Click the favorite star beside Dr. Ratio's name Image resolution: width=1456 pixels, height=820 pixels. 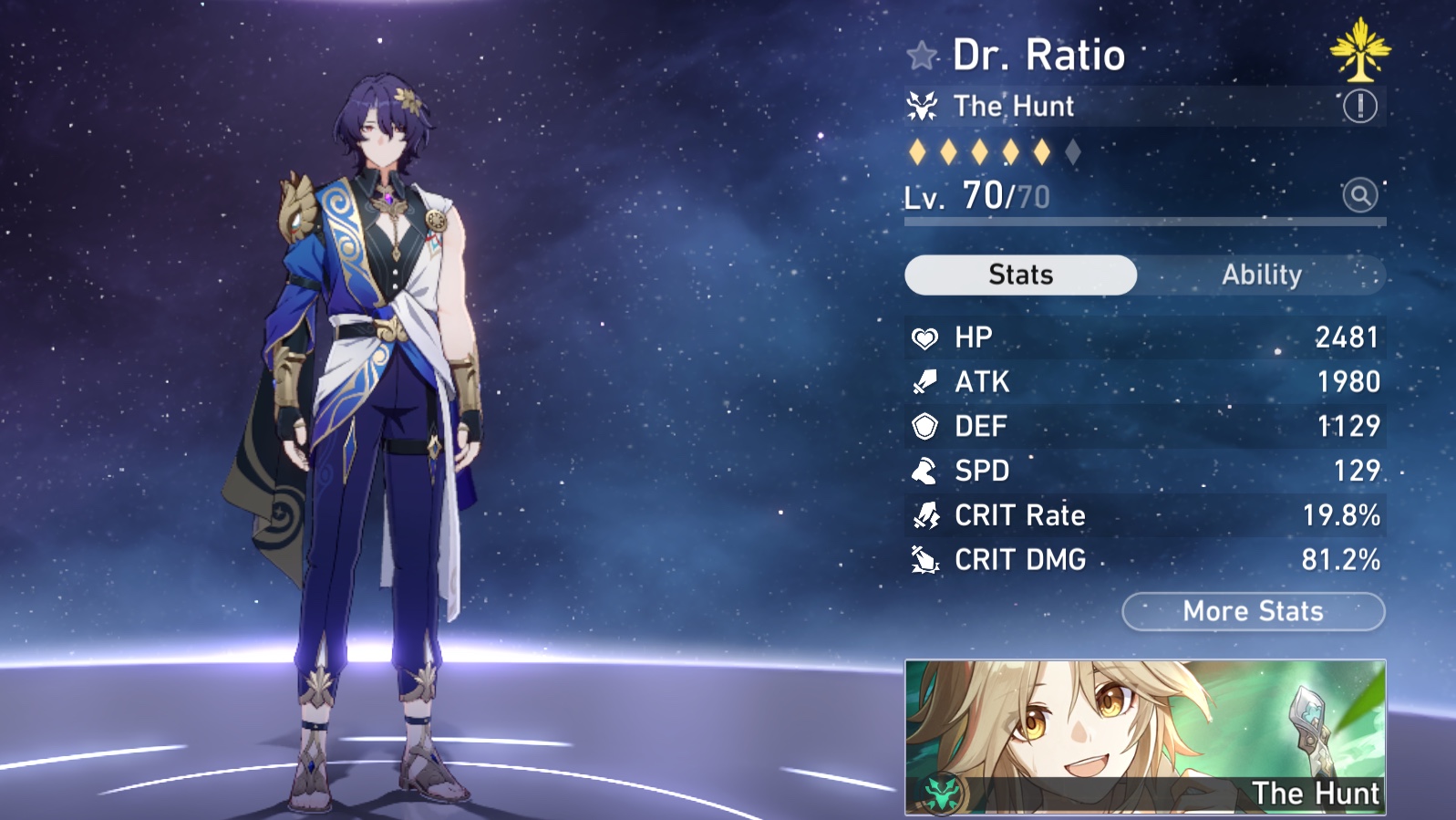click(x=923, y=55)
